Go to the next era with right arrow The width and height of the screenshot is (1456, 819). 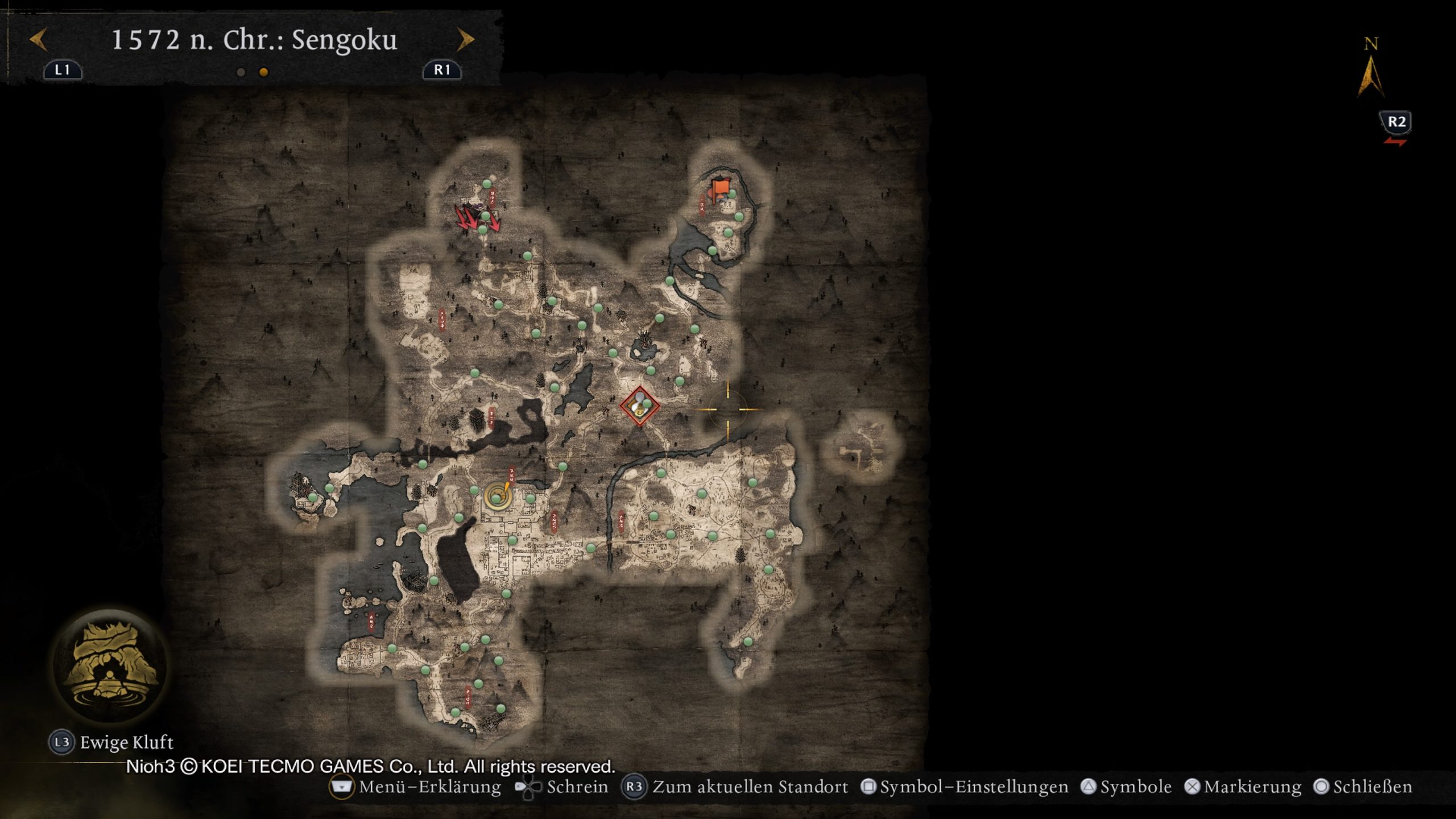pos(465,40)
